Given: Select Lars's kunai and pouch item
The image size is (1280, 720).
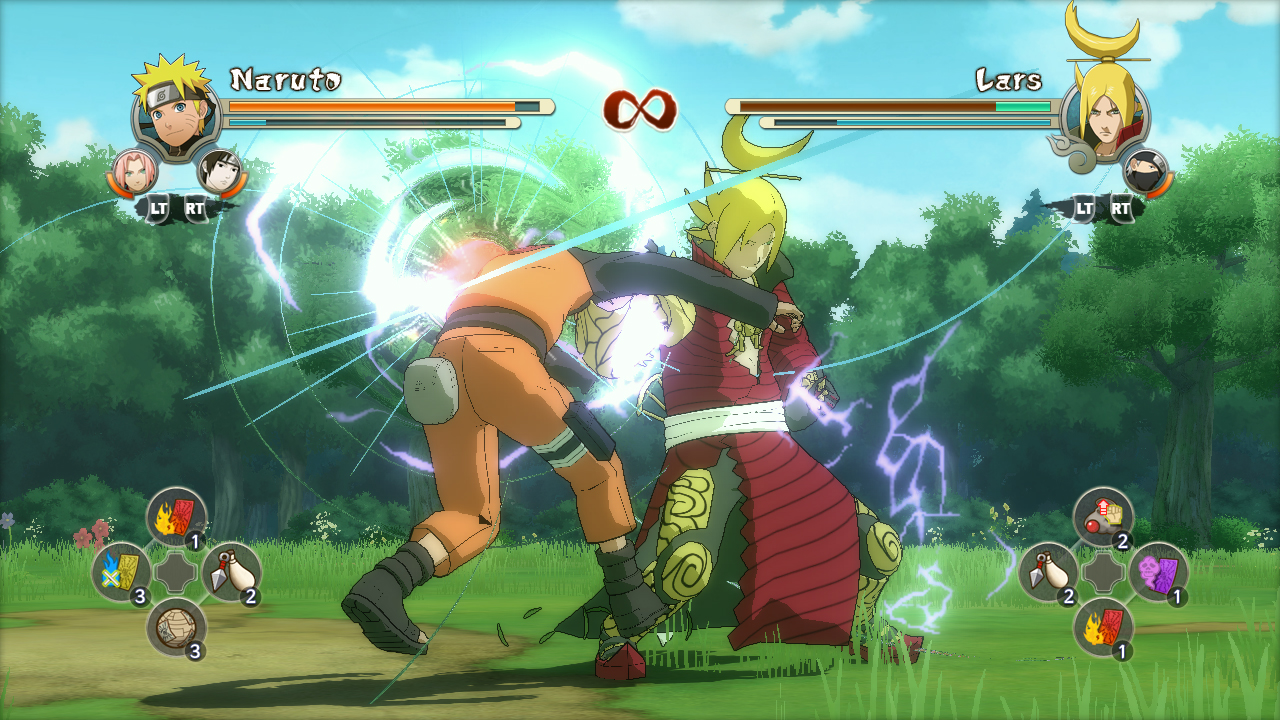Looking at the screenshot, I should [x=1048, y=572].
